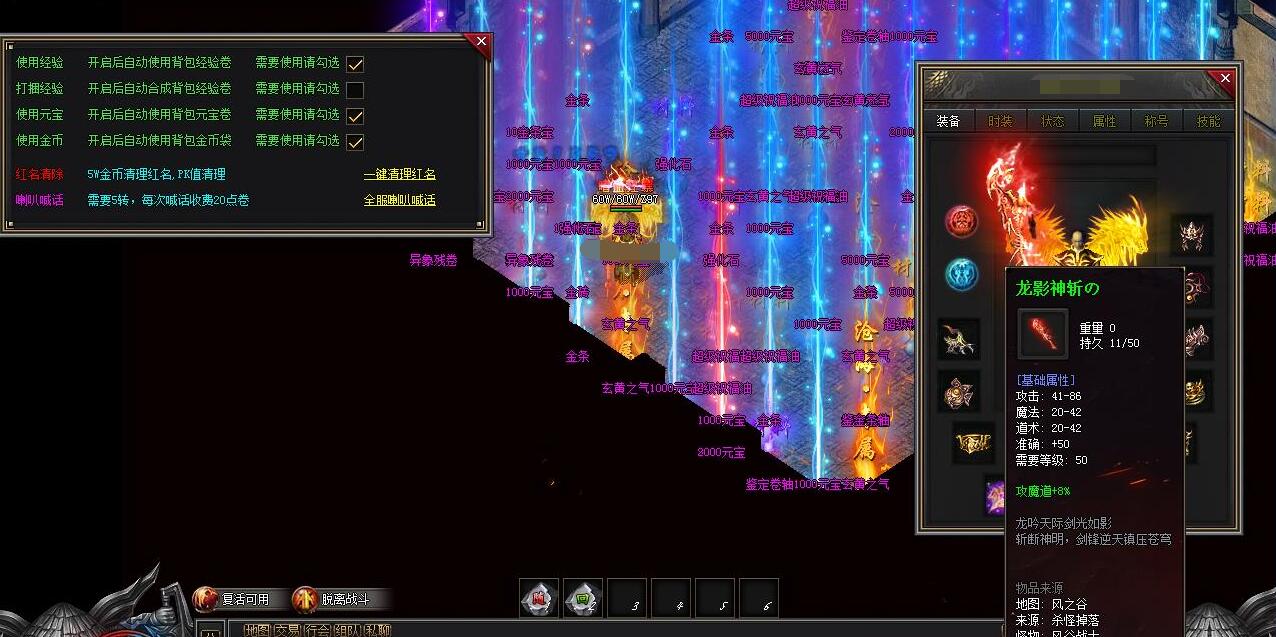Close the character equipment window
The width and height of the screenshot is (1276, 637).
click(x=1225, y=78)
